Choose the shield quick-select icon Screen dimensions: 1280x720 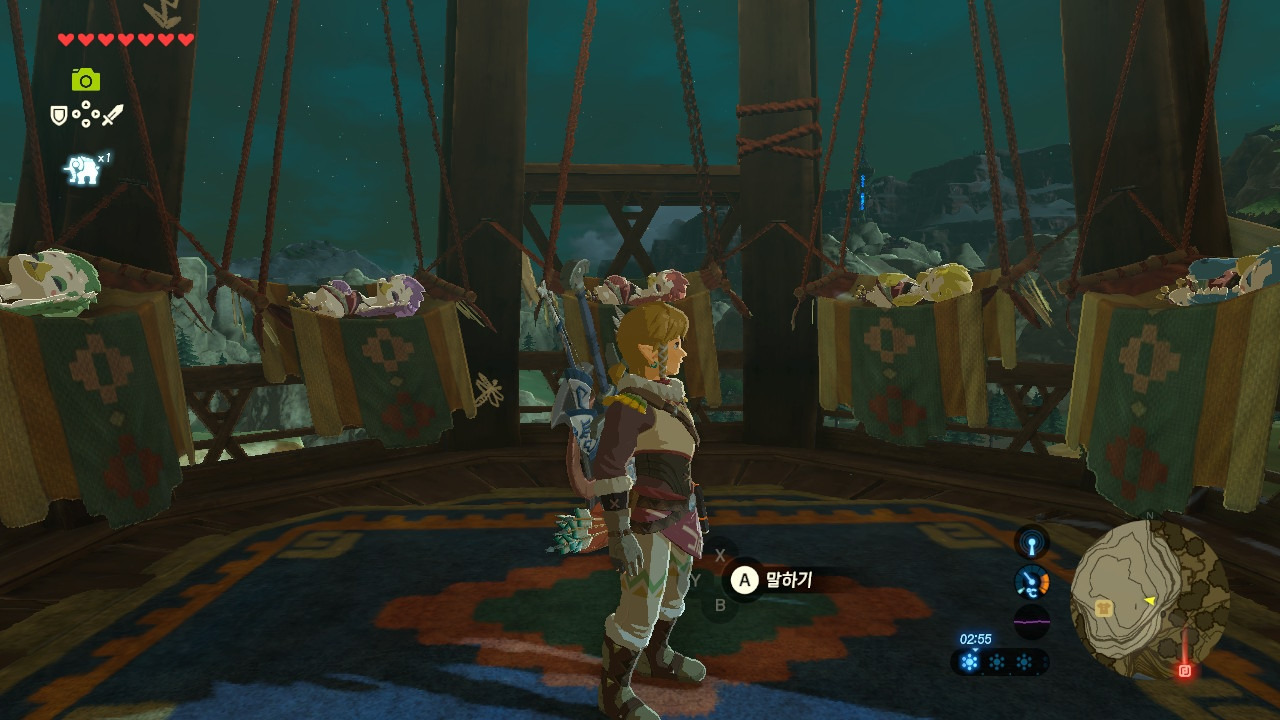pos(59,116)
